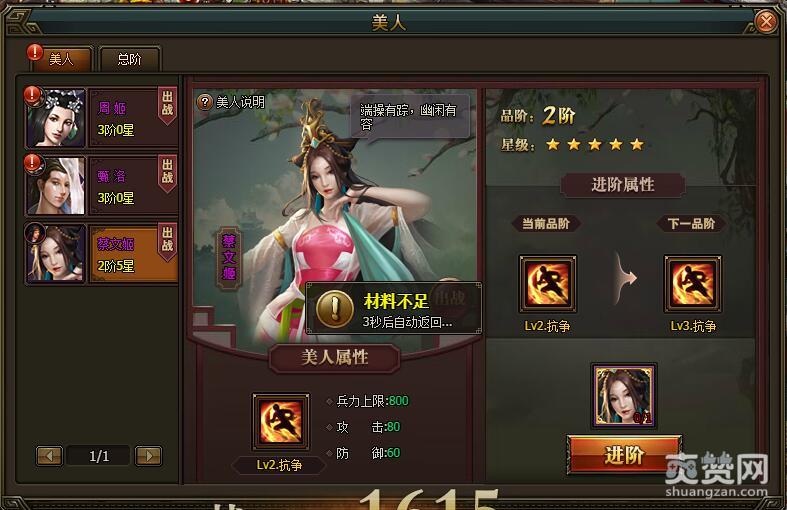View the current-rank skill icon under 当前品阶
This screenshot has width=787, height=510.
pos(548,284)
